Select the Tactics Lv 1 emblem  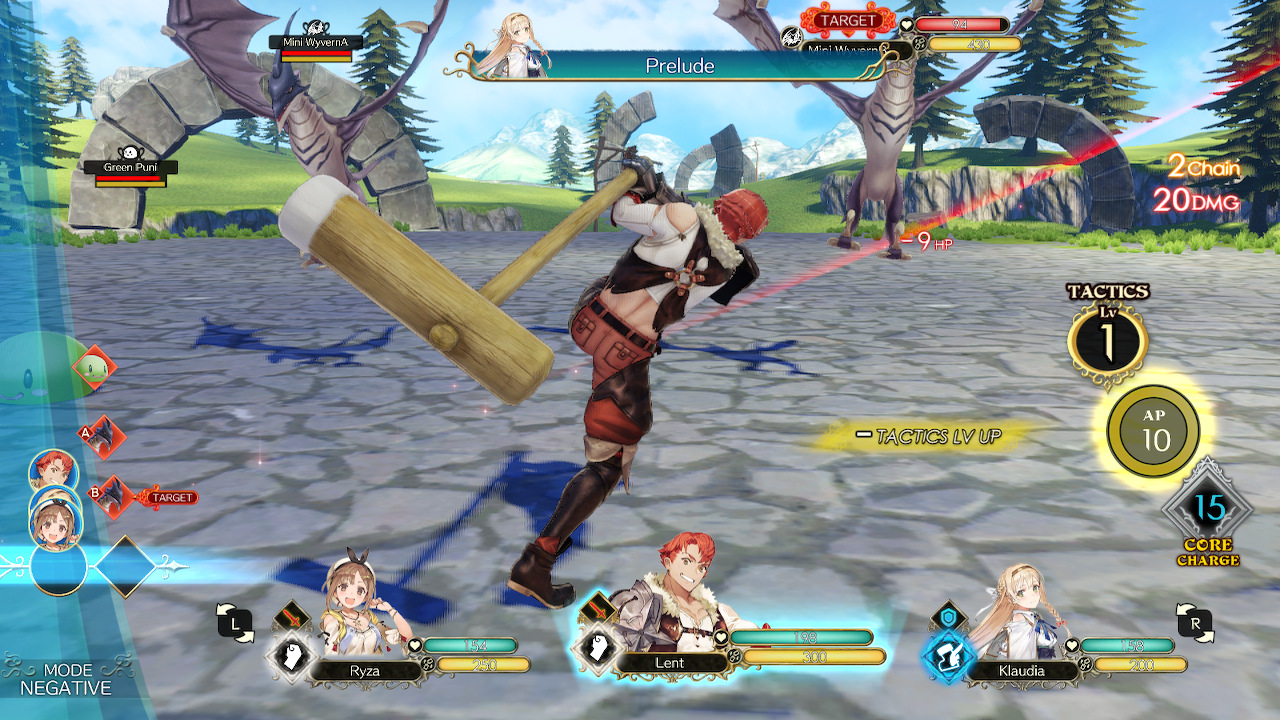pyautogui.click(x=1107, y=338)
